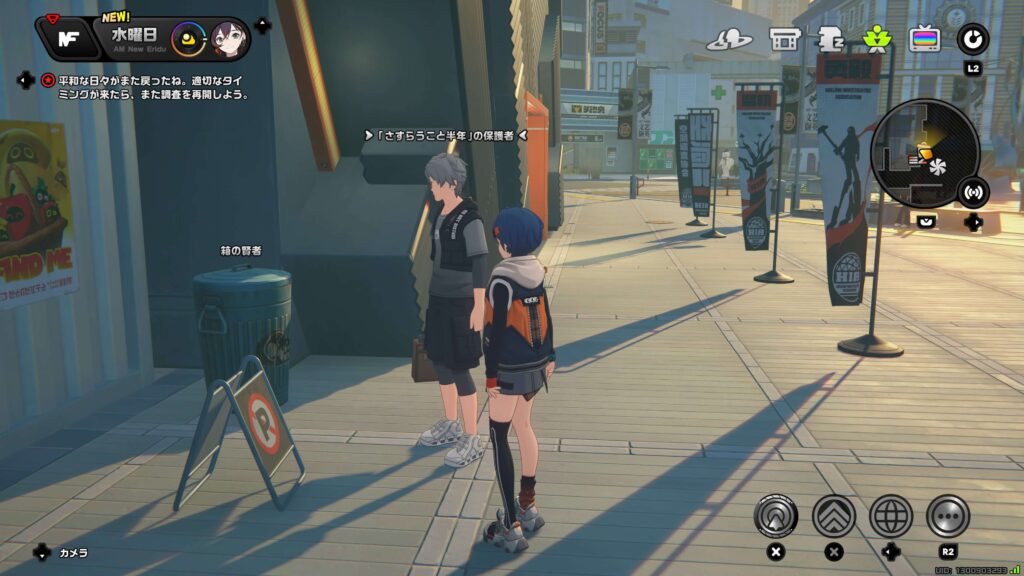This screenshot has height=576, width=1024.
Task: Activate the double-chevron sprint button
Action: [833, 516]
